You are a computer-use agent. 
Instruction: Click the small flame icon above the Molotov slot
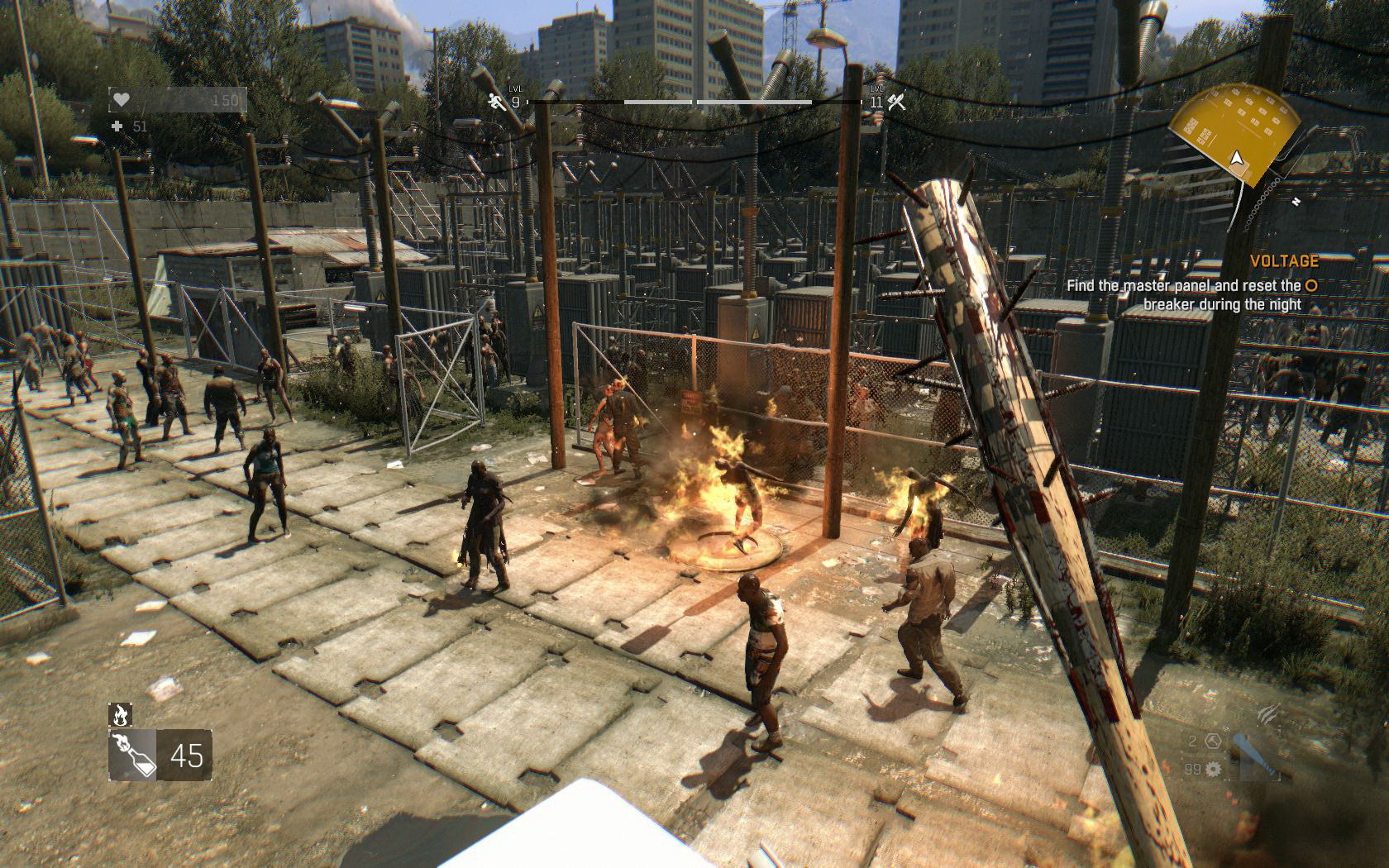pyautogui.click(x=120, y=714)
